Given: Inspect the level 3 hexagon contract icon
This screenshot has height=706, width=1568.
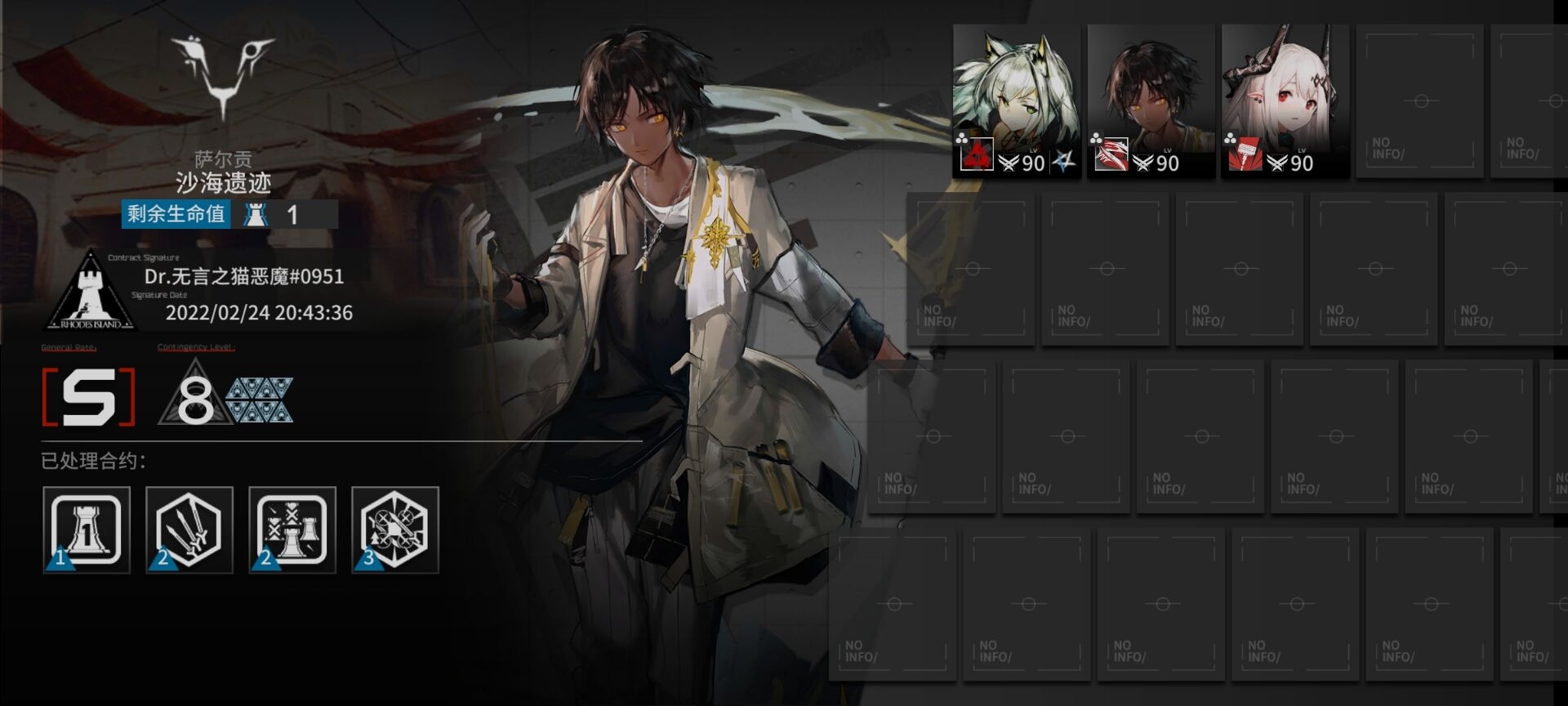Looking at the screenshot, I should (x=395, y=529).
